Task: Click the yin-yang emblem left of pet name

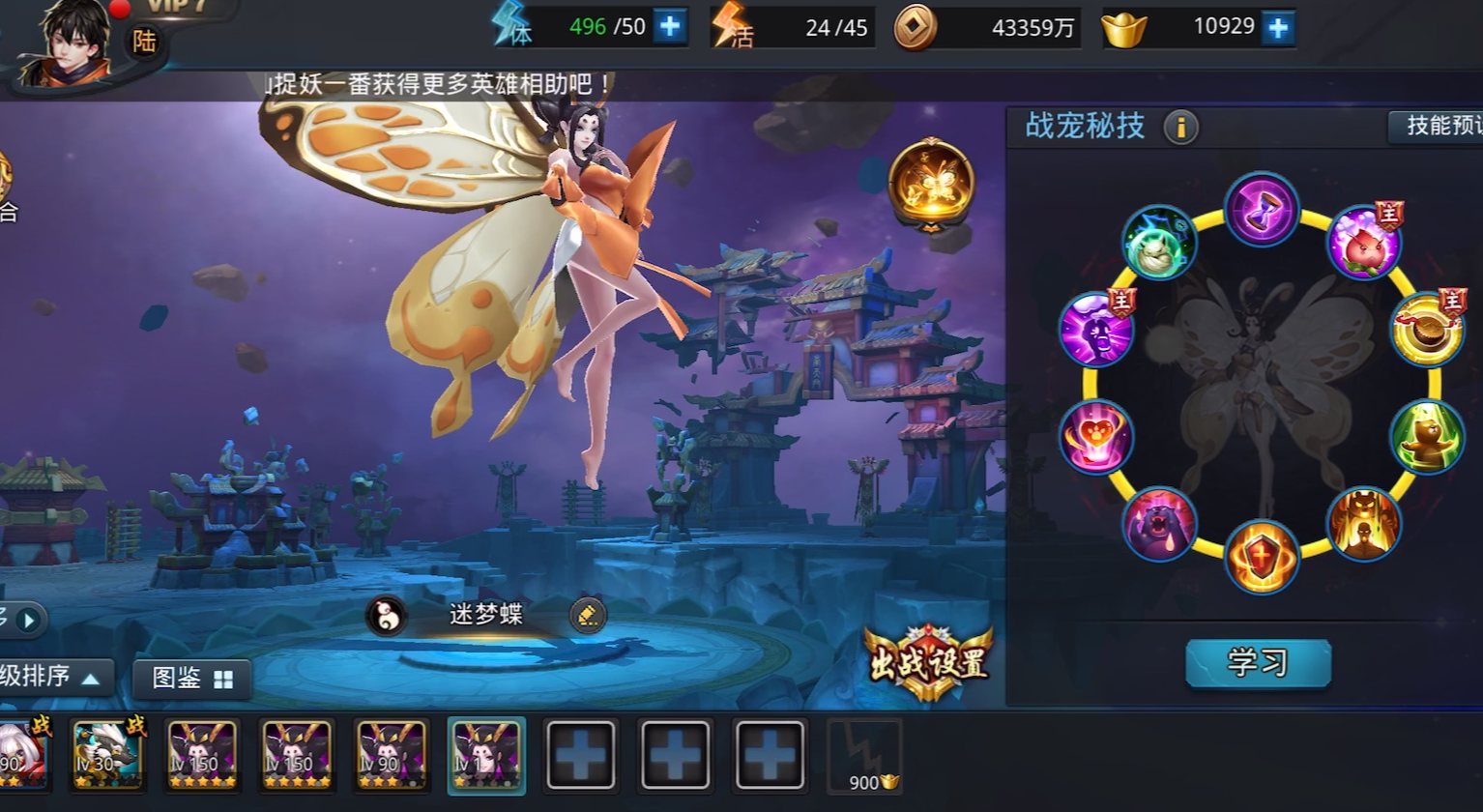Action: [x=387, y=615]
